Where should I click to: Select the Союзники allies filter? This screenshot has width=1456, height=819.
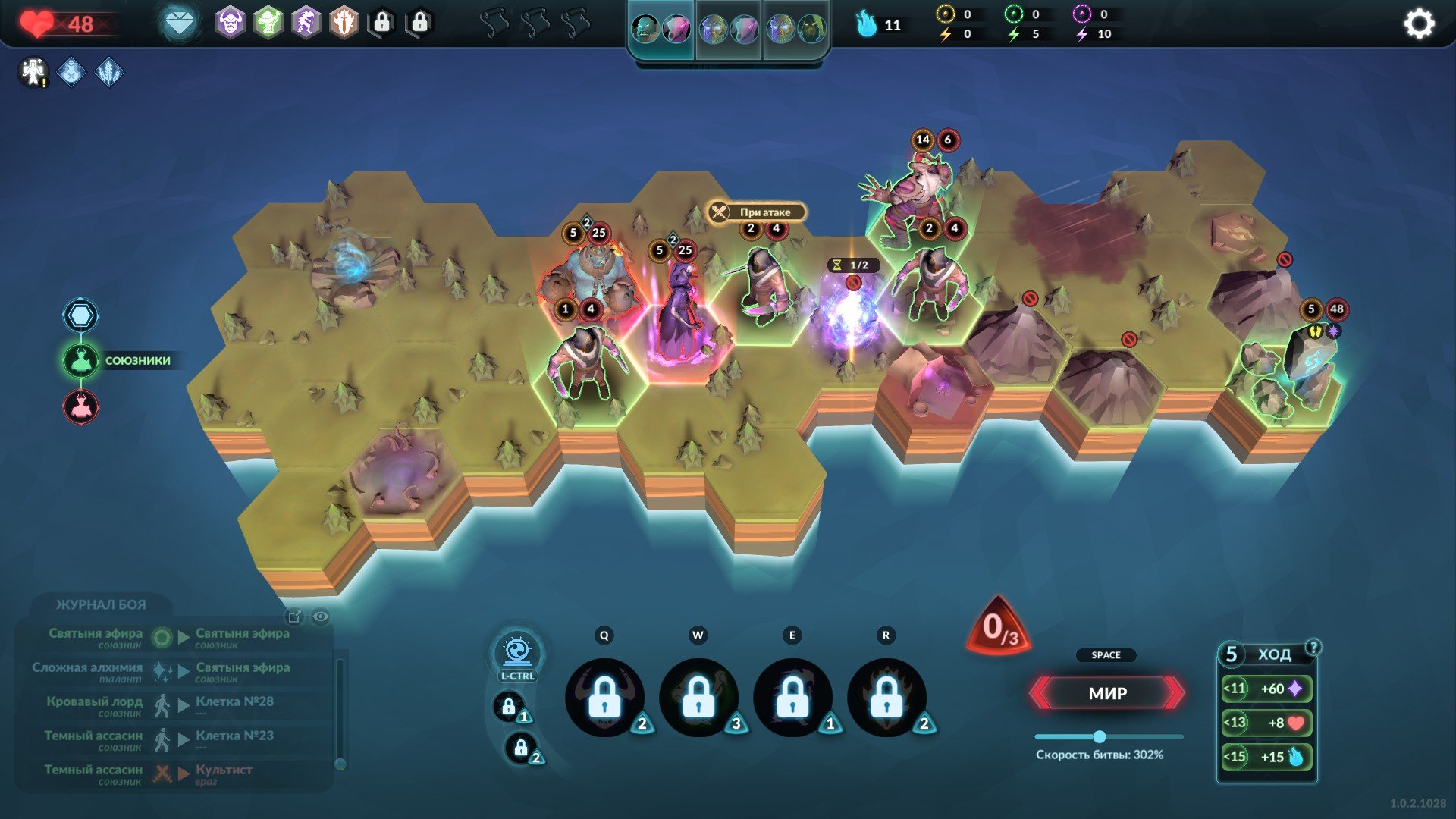coord(81,361)
